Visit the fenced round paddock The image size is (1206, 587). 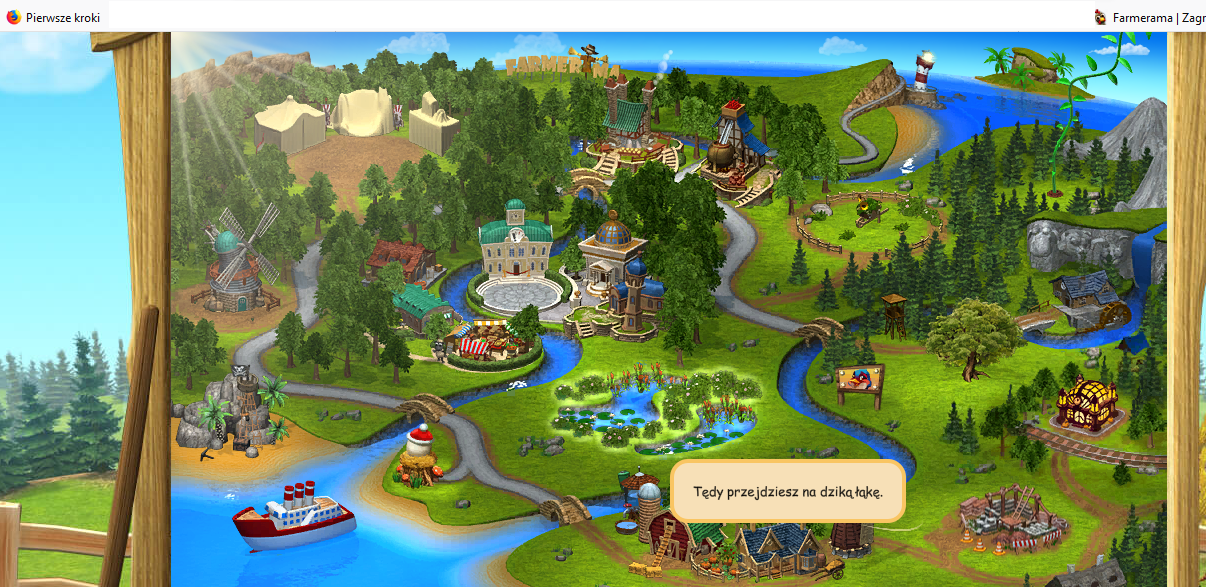(868, 223)
